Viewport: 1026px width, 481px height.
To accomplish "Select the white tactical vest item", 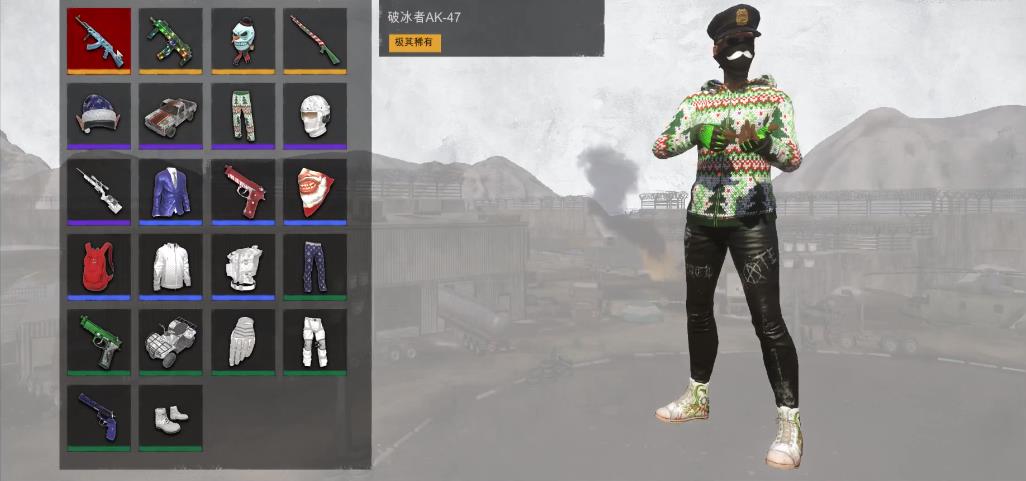I will click(243, 265).
